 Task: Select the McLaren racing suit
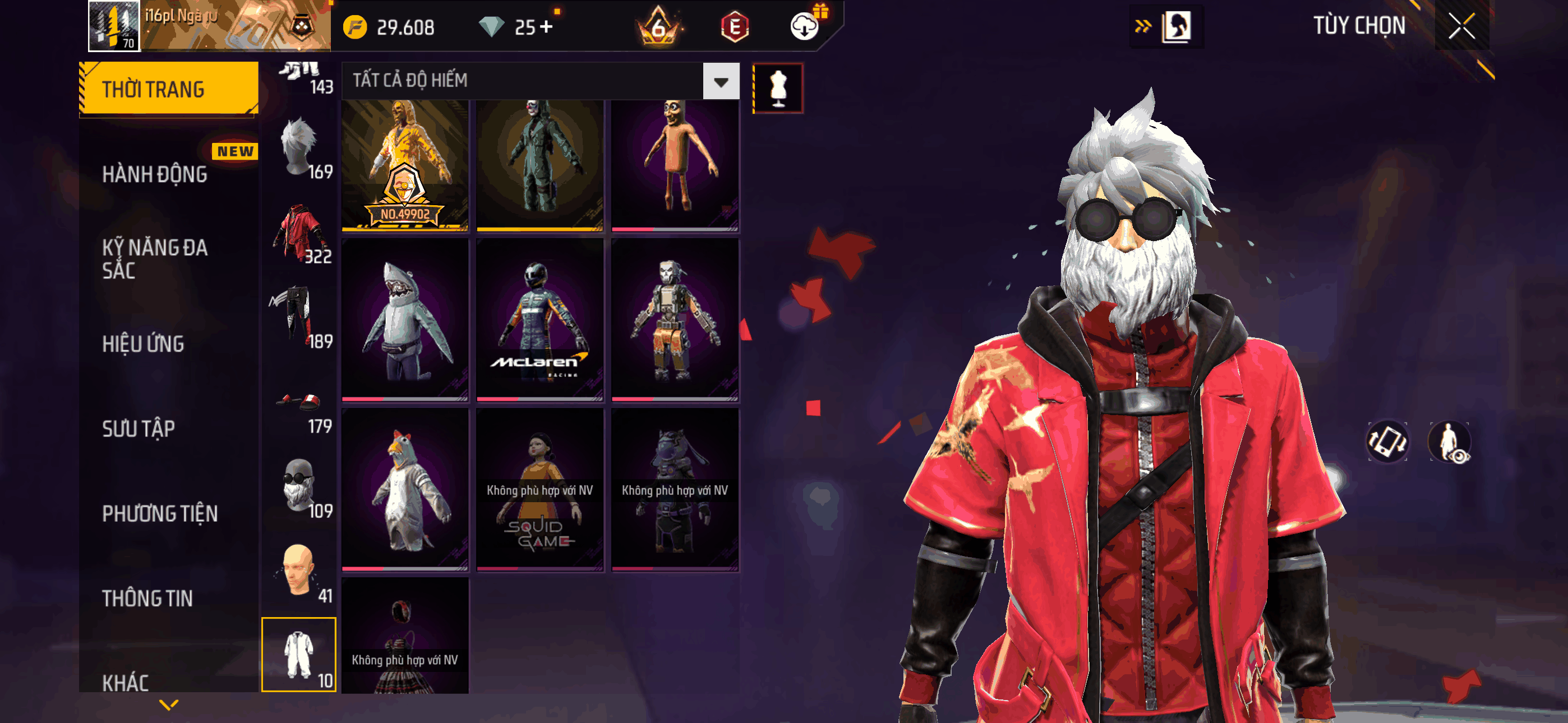tap(540, 320)
